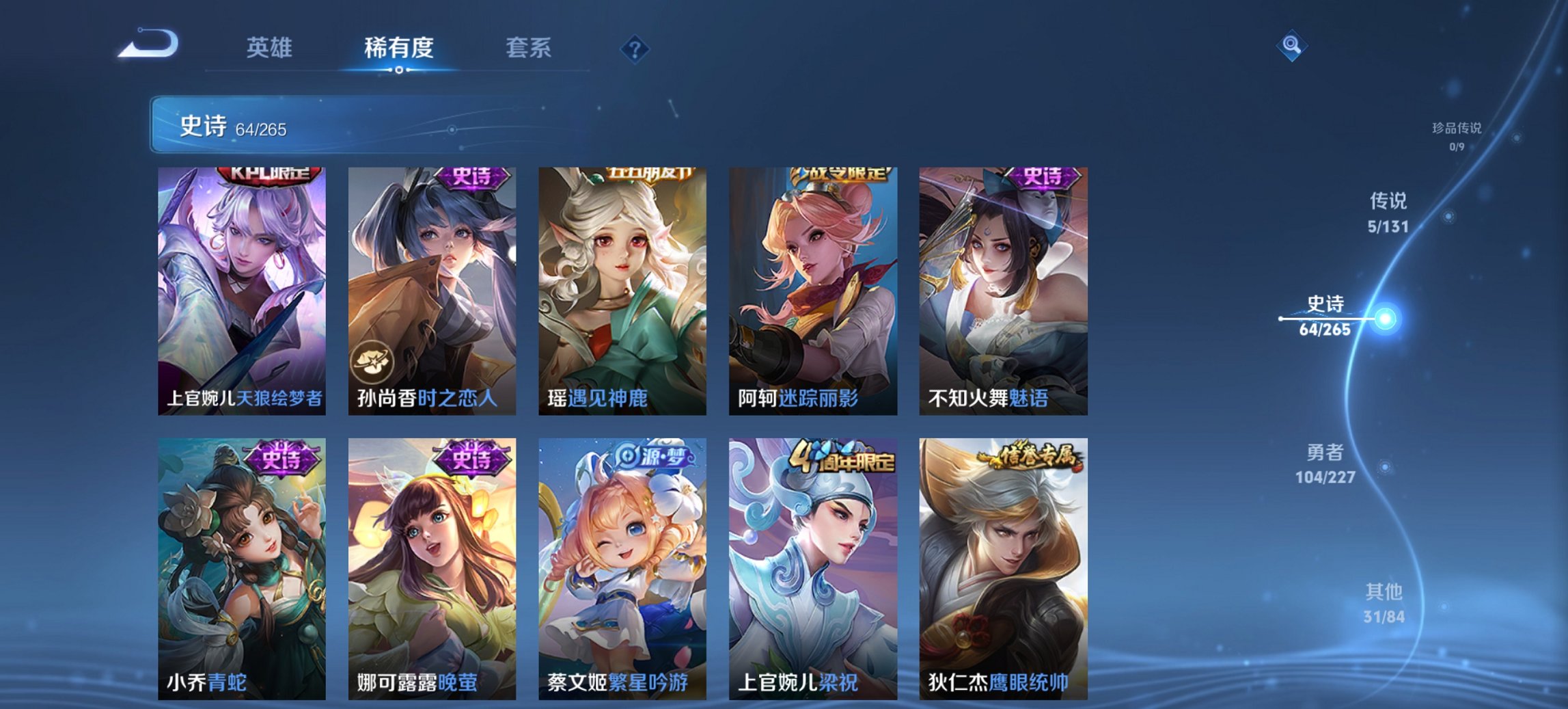This screenshot has width=1568, height=709.
Task: Open the question mark help icon
Action: 634,49
